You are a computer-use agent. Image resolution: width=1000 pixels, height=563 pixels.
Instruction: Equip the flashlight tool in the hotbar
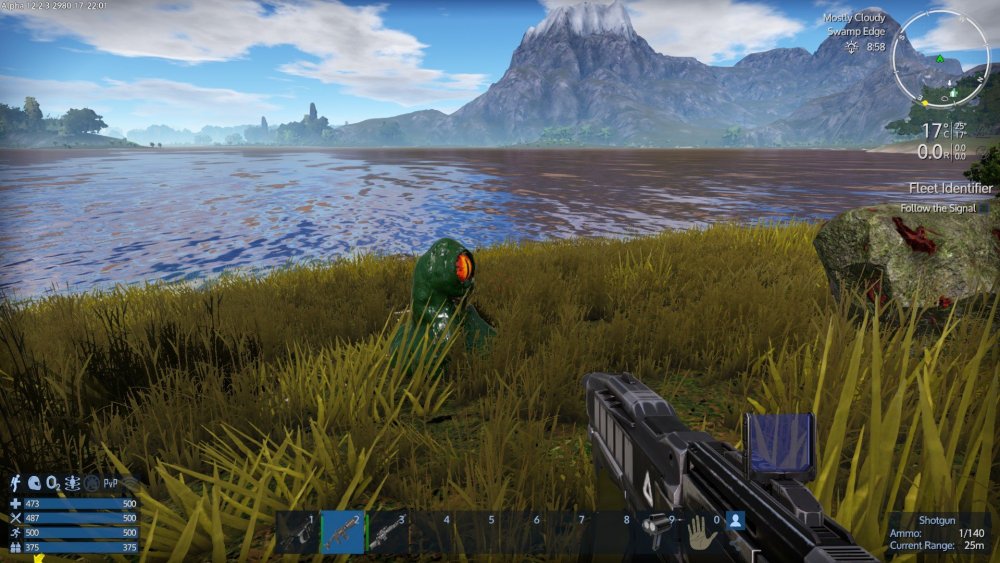point(656,530)
